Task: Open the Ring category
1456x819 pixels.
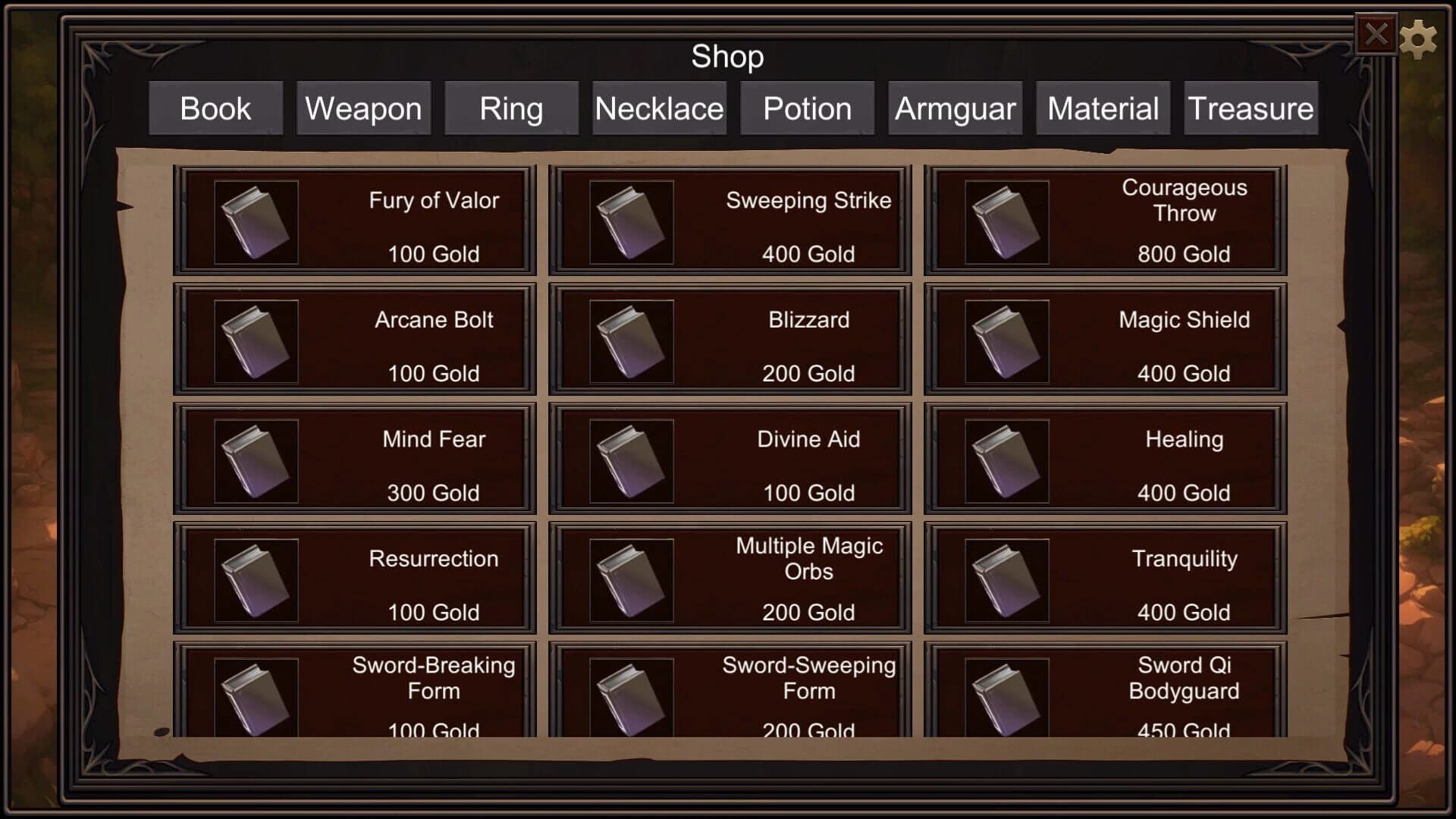Action: coord(510,108)
